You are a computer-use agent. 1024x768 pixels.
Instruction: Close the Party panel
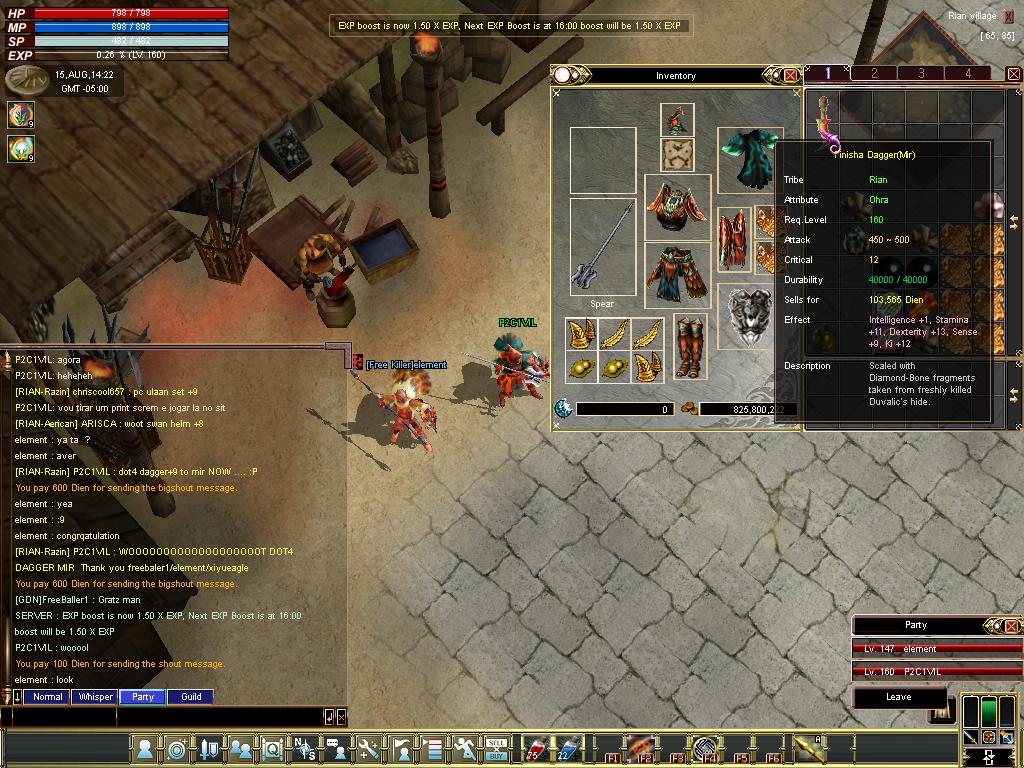(x=1011, y=626)
